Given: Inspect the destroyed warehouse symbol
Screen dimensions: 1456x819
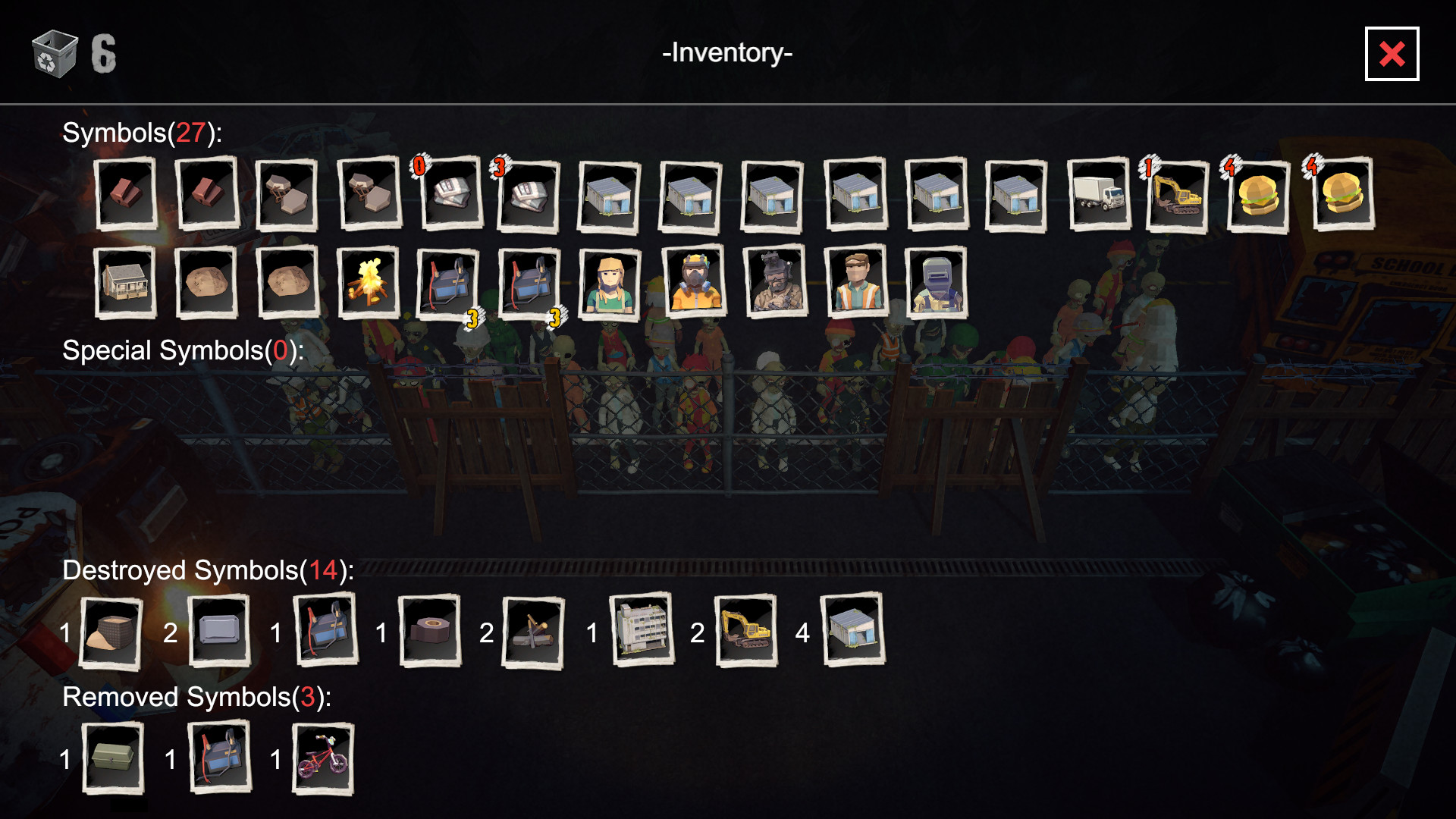Looking at the screenshot, I should tap(853, 631).
